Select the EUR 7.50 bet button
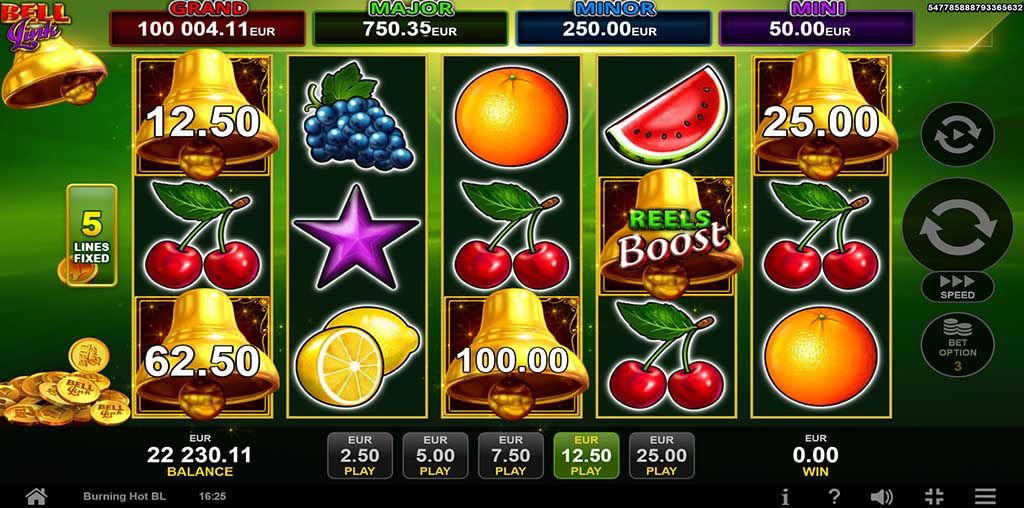The height and width of the screenshot is (508, 1024). tap(510, 456)
